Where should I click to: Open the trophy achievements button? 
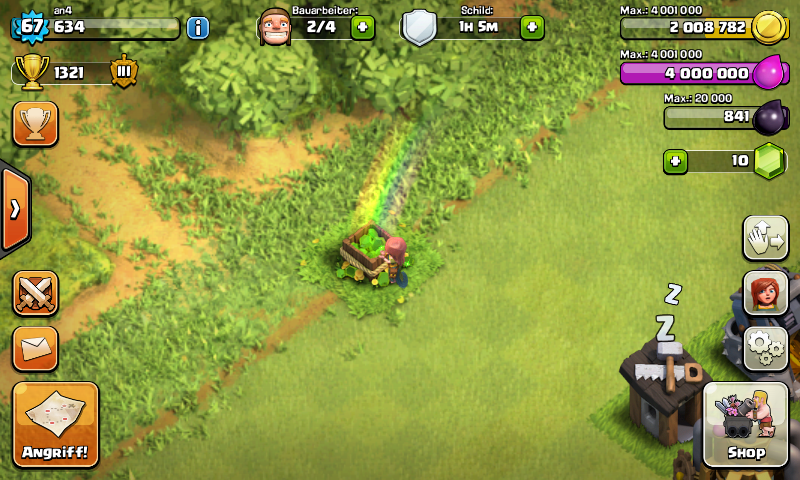(35, 123)
